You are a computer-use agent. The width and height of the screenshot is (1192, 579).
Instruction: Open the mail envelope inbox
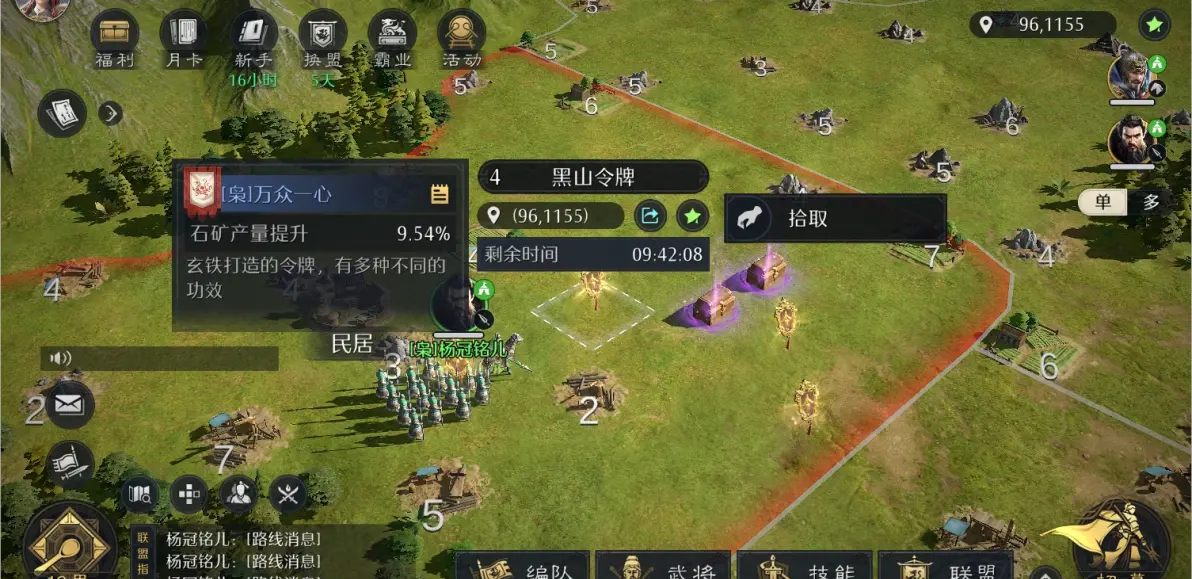pyautogui.click(x=69, y=404)
